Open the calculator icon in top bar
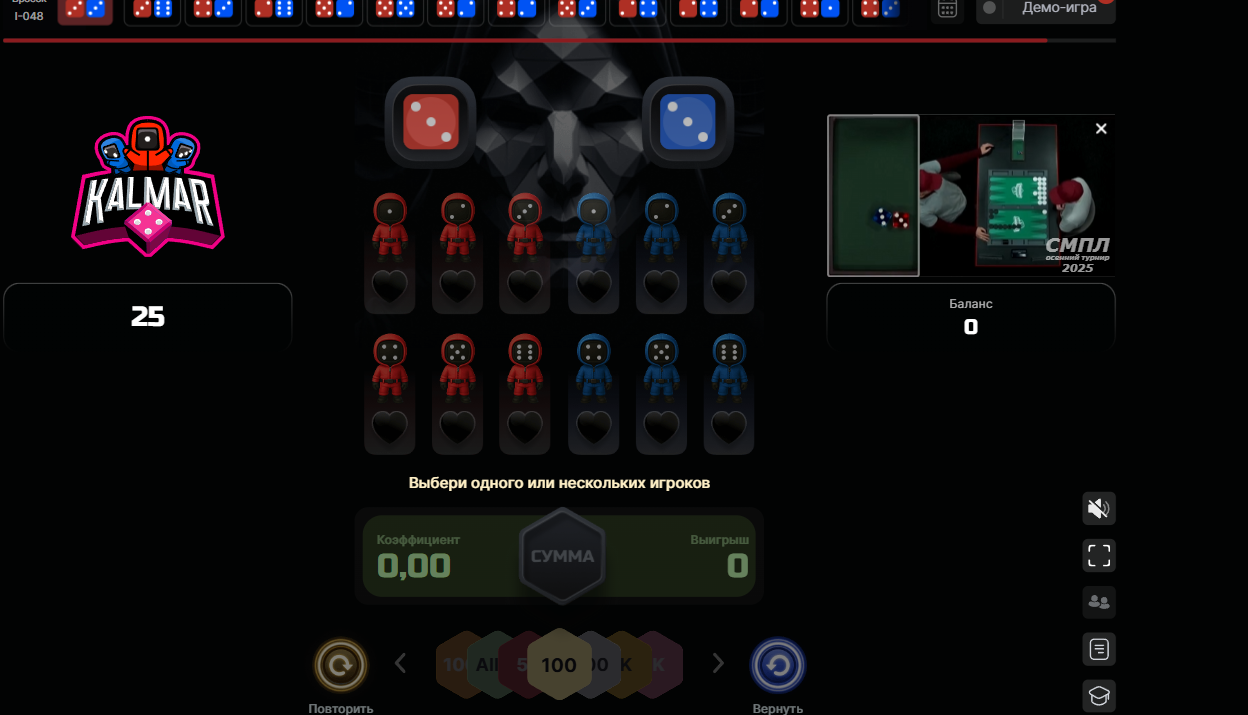The width and height of the screenshot is (1248, 715). tap(947, 9)
